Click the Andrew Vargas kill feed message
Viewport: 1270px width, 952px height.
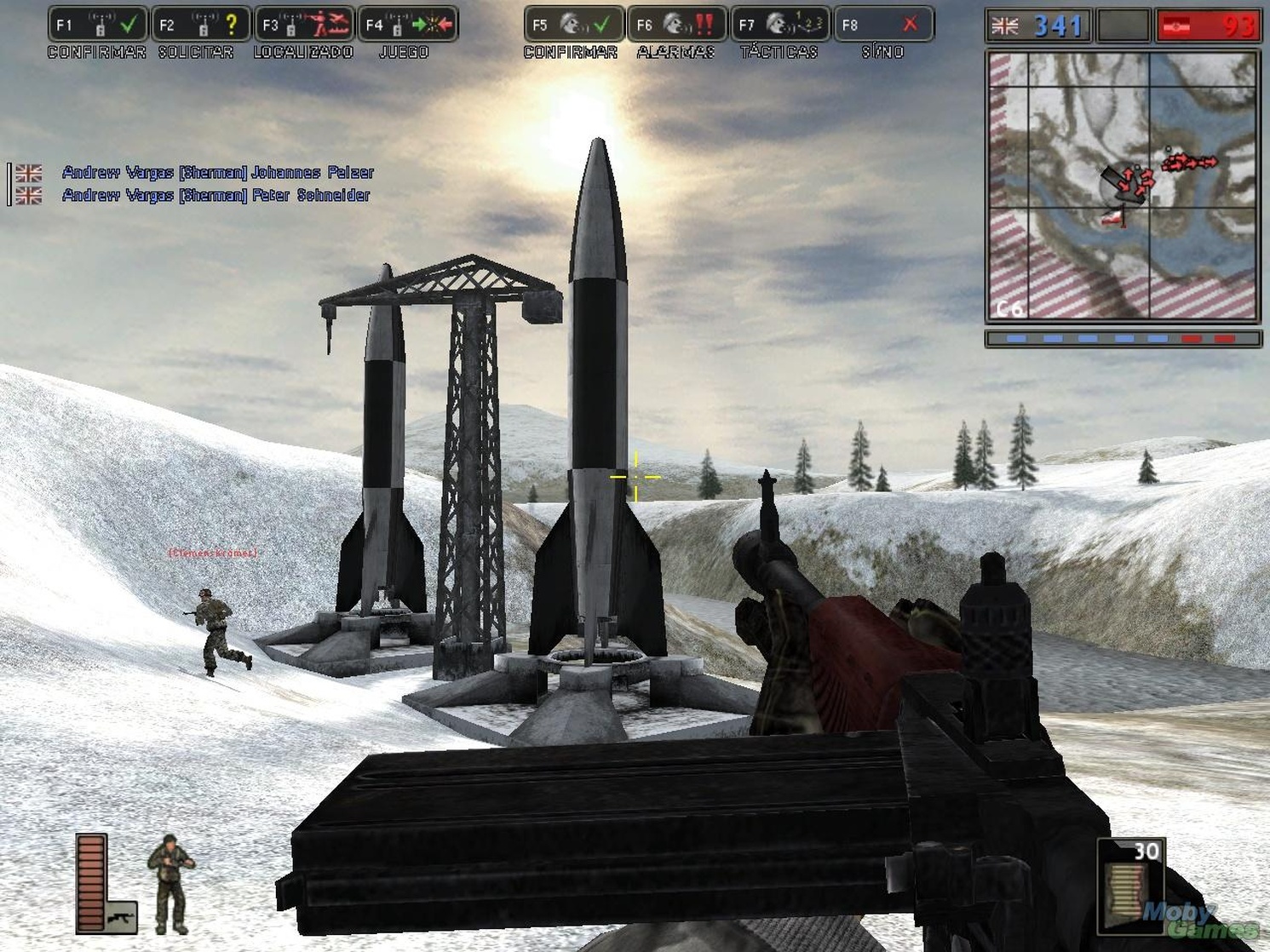coord(217,171)
